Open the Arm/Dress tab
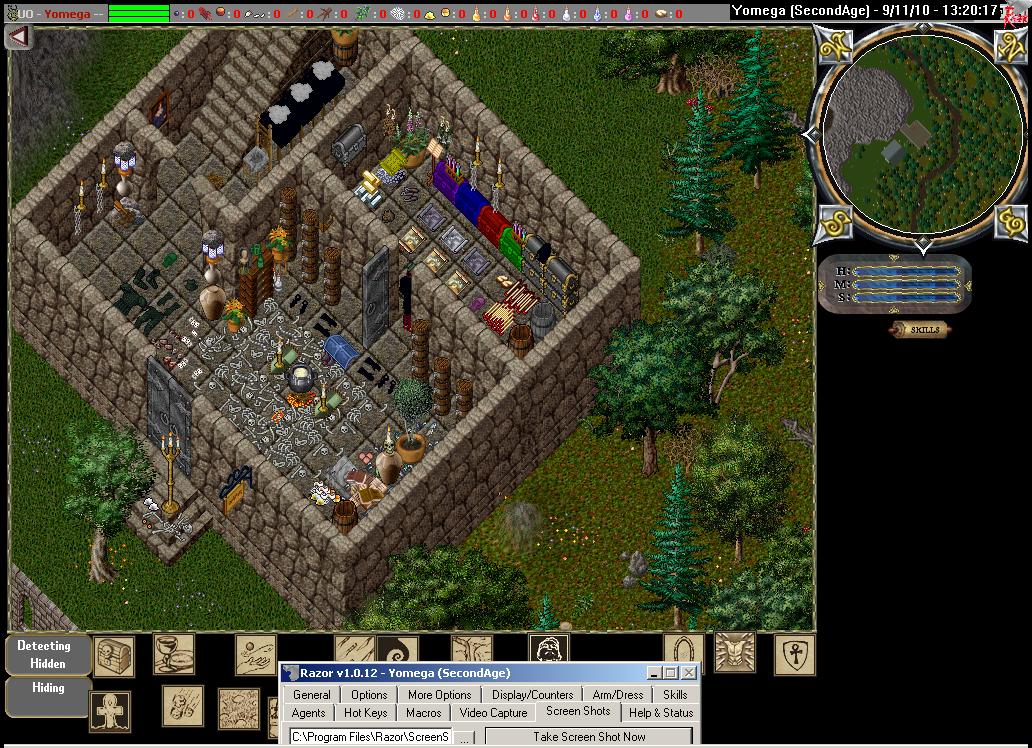Viewport: 1032px width, 748px height. [618, 695]
